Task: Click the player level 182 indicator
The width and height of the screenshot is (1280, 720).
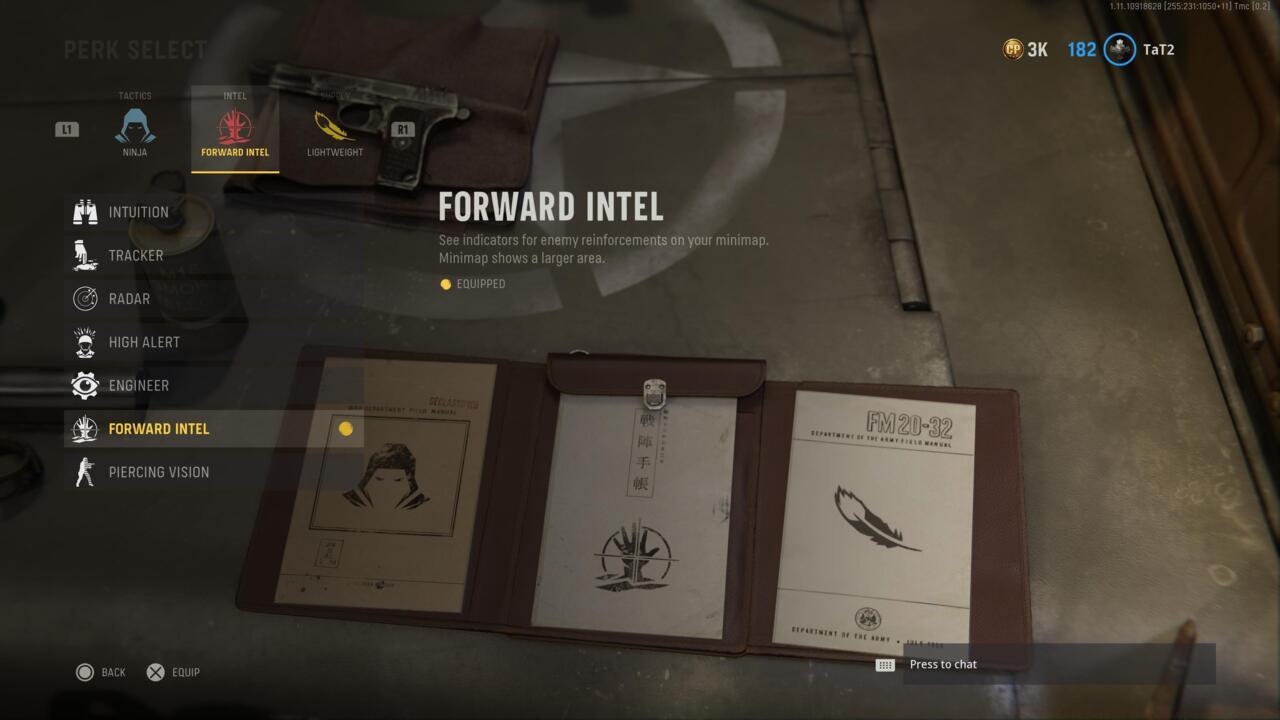Action: point(1081,48)
